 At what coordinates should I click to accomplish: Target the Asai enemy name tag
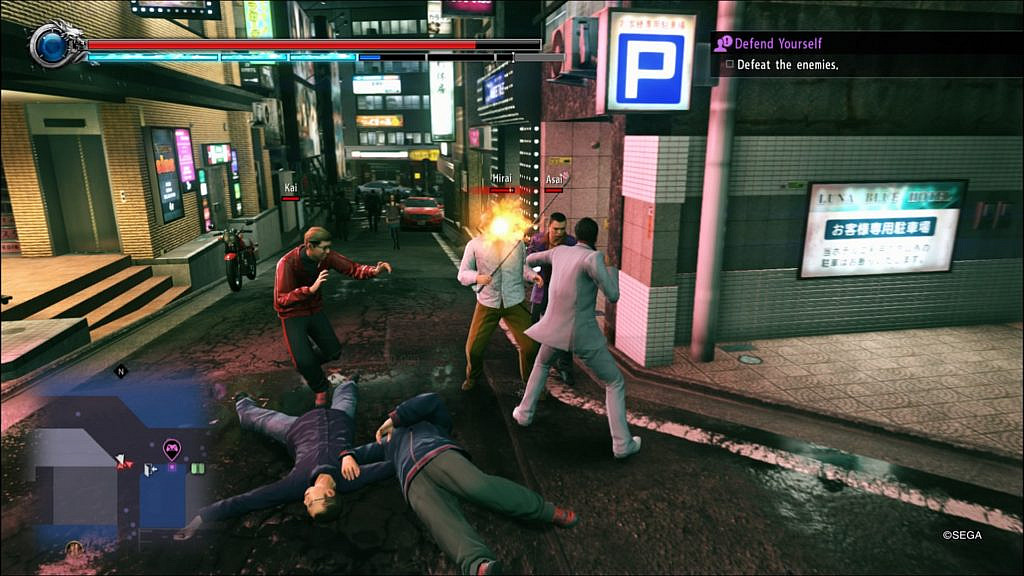point(554,179)
